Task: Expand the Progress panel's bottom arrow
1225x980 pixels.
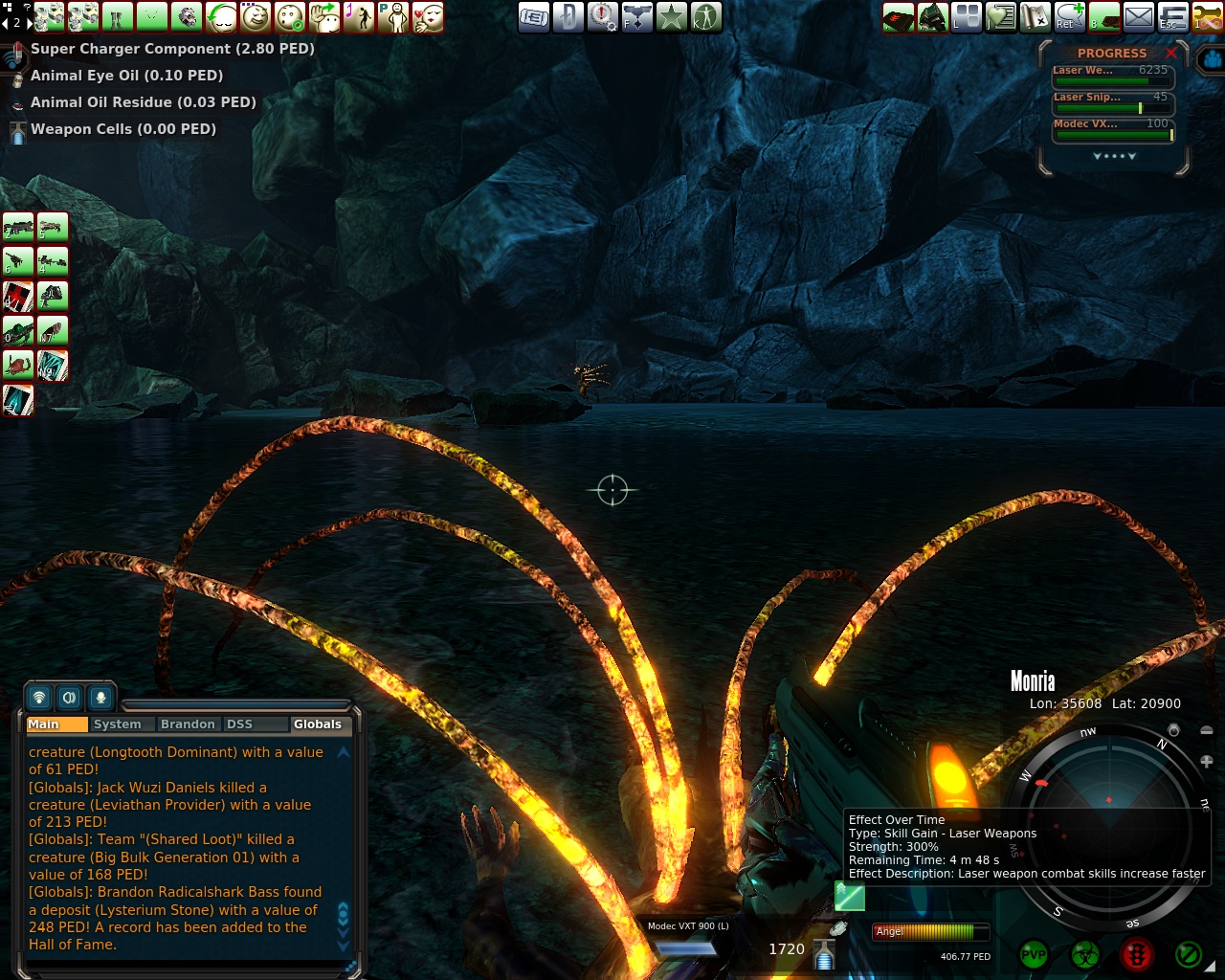Action: 1114,156
